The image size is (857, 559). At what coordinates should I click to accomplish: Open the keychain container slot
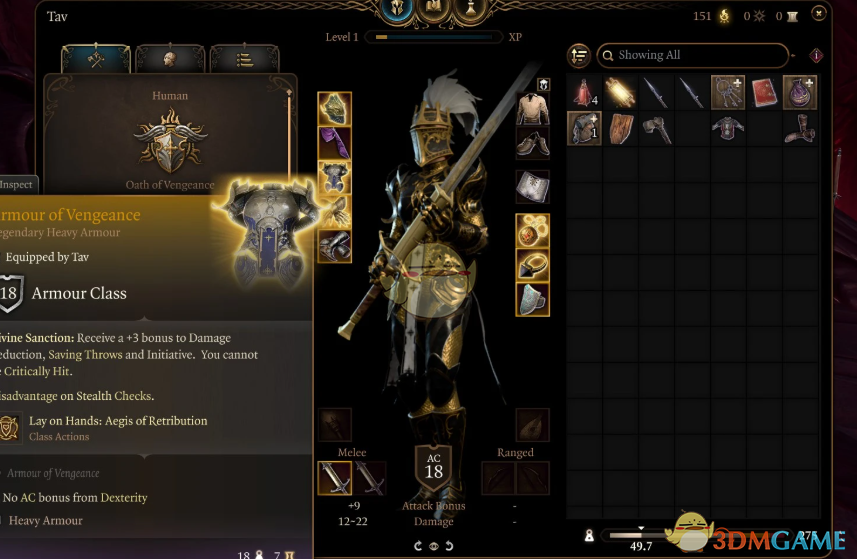[728, 93]
